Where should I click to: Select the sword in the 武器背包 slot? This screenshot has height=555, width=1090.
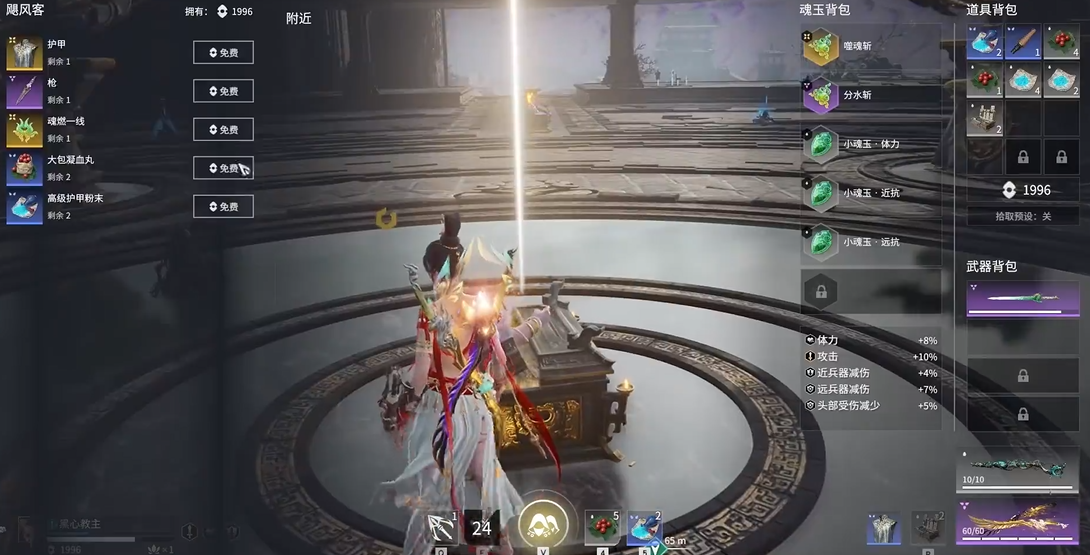point(1022,299)
